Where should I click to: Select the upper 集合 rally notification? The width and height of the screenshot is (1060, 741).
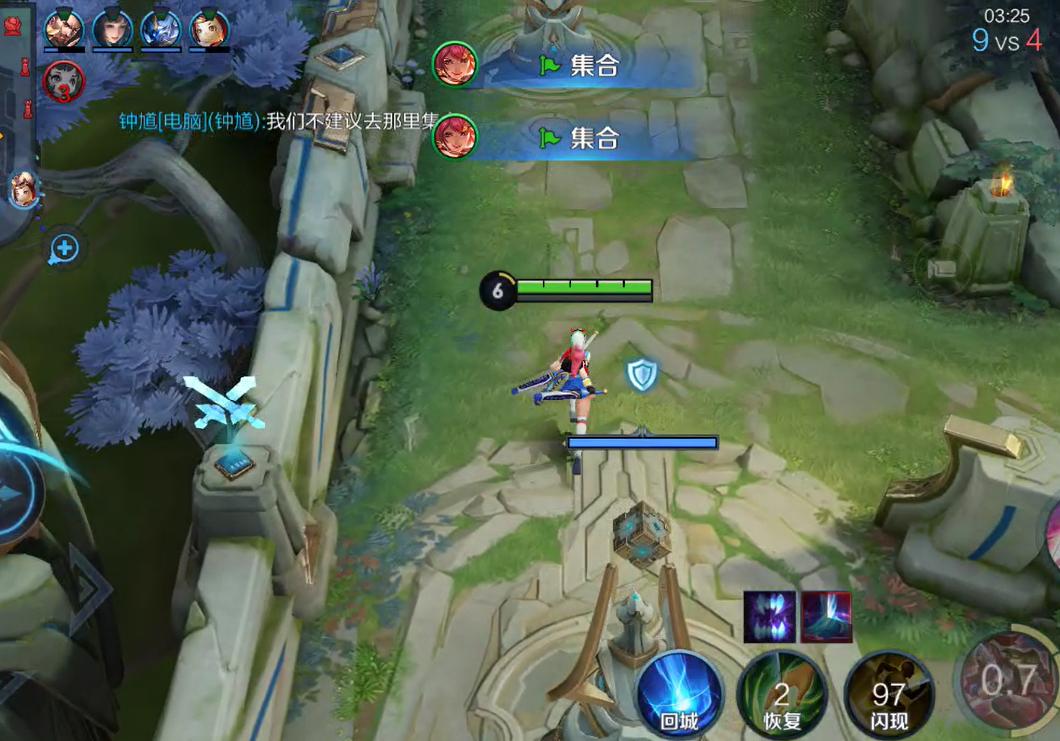click(570, 66)
